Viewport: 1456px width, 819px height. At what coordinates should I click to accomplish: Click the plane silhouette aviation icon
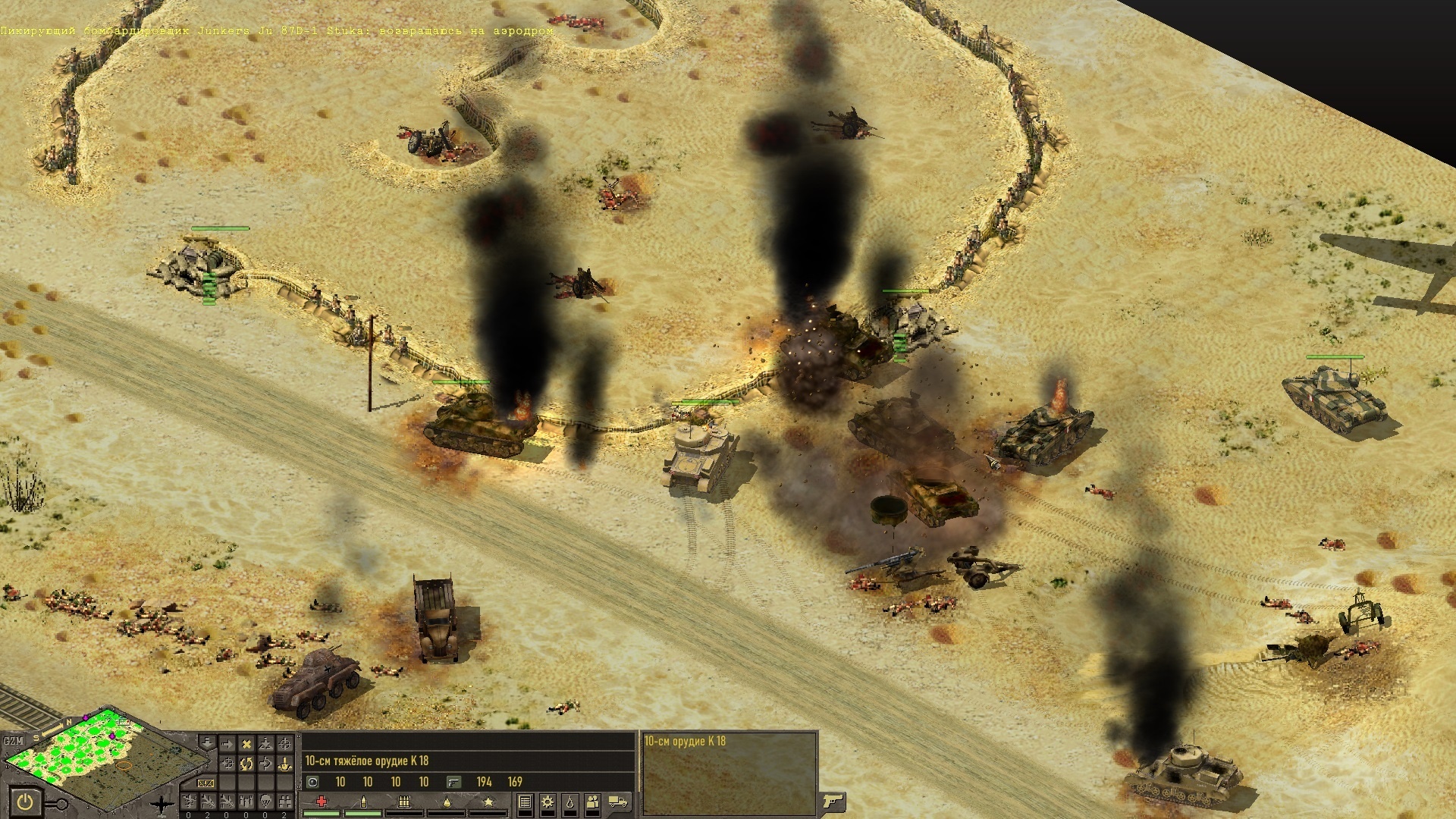click(160, 803)
